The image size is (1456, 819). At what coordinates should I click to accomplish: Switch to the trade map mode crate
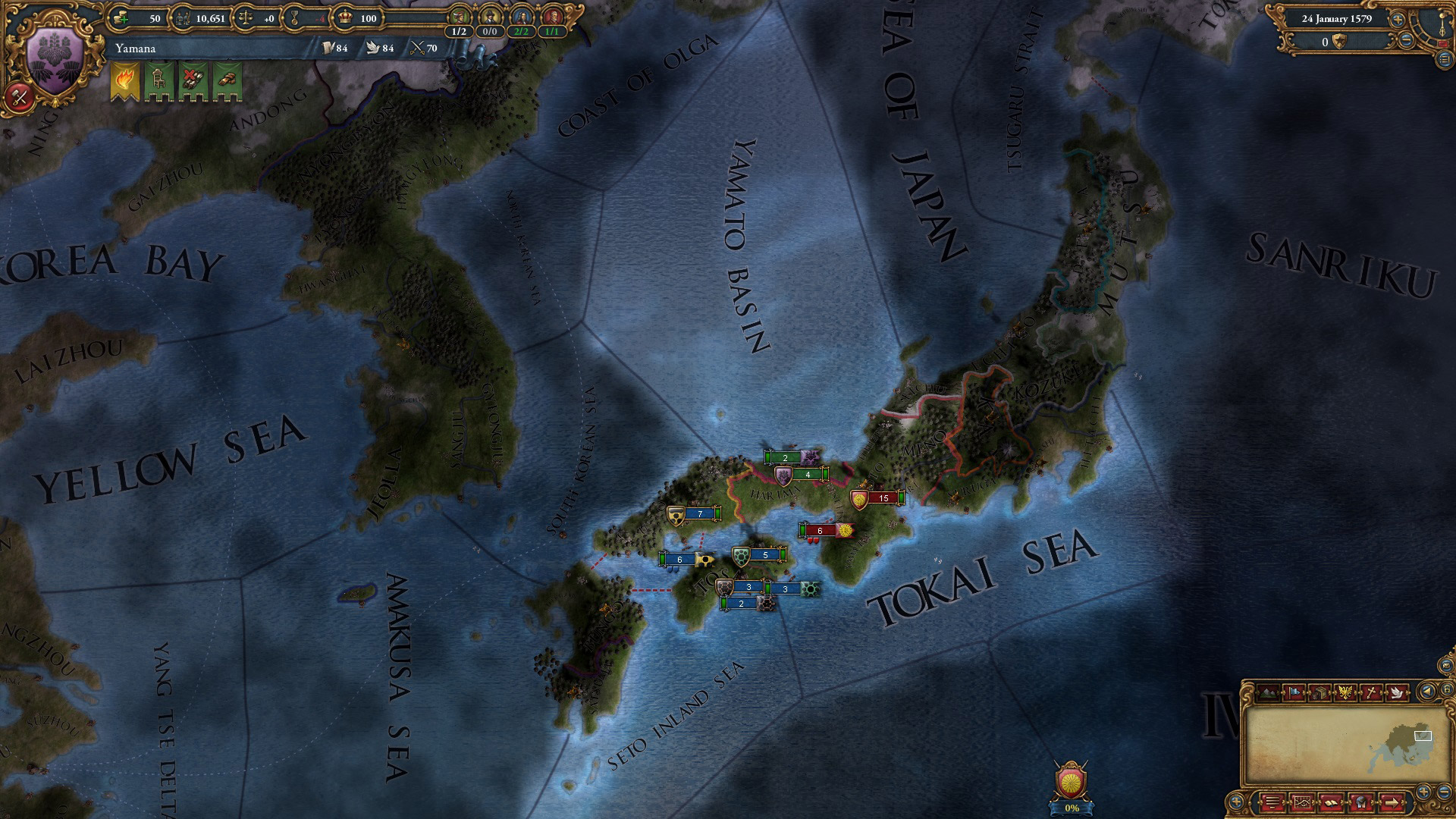1319,692
